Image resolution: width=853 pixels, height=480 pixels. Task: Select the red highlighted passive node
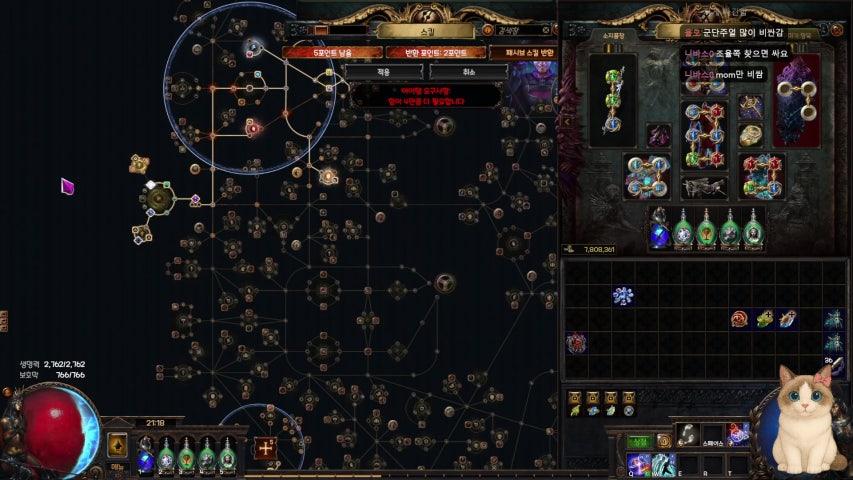pyautogui.click(x=252, y=128)
